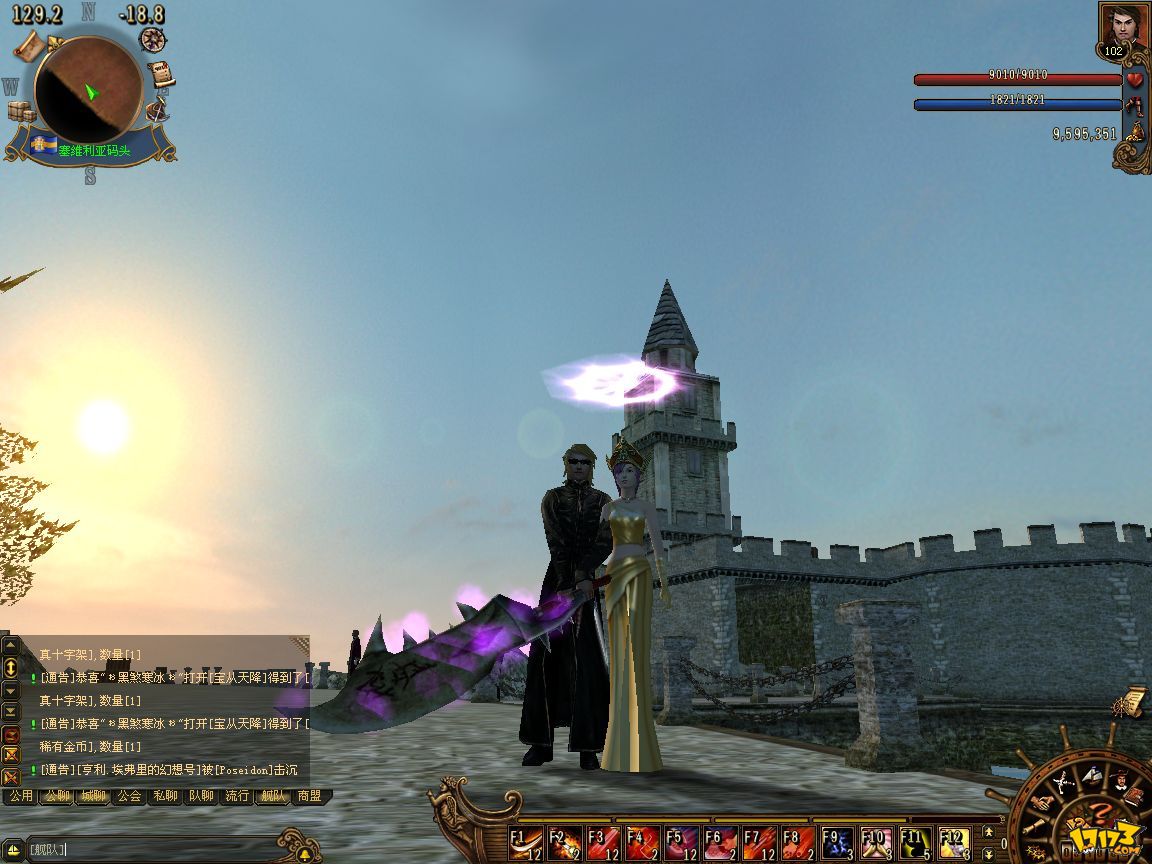1152x864 pixels.
Task: Open the 队聊 team chat tab
Action: [x=201, y=796]
